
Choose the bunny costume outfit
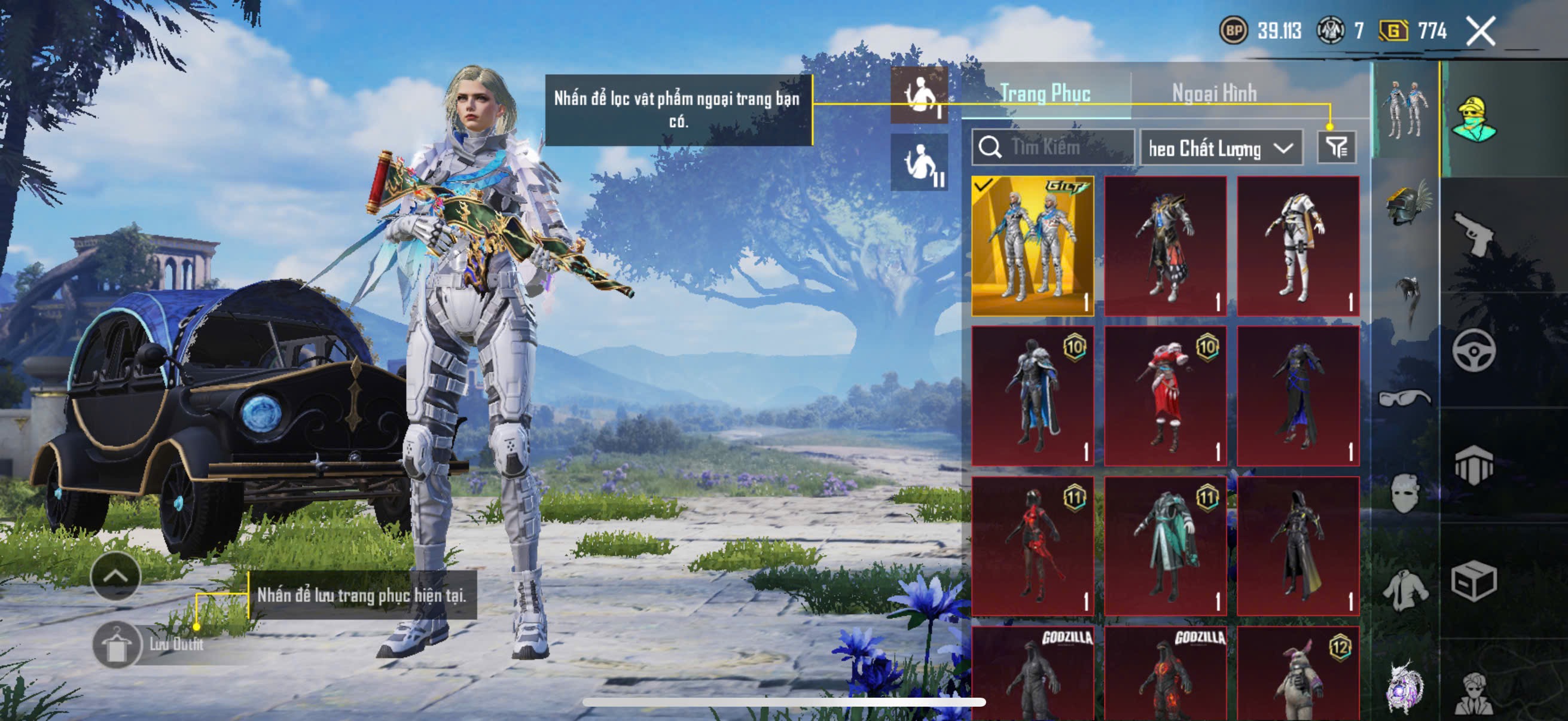point(1298,676)
